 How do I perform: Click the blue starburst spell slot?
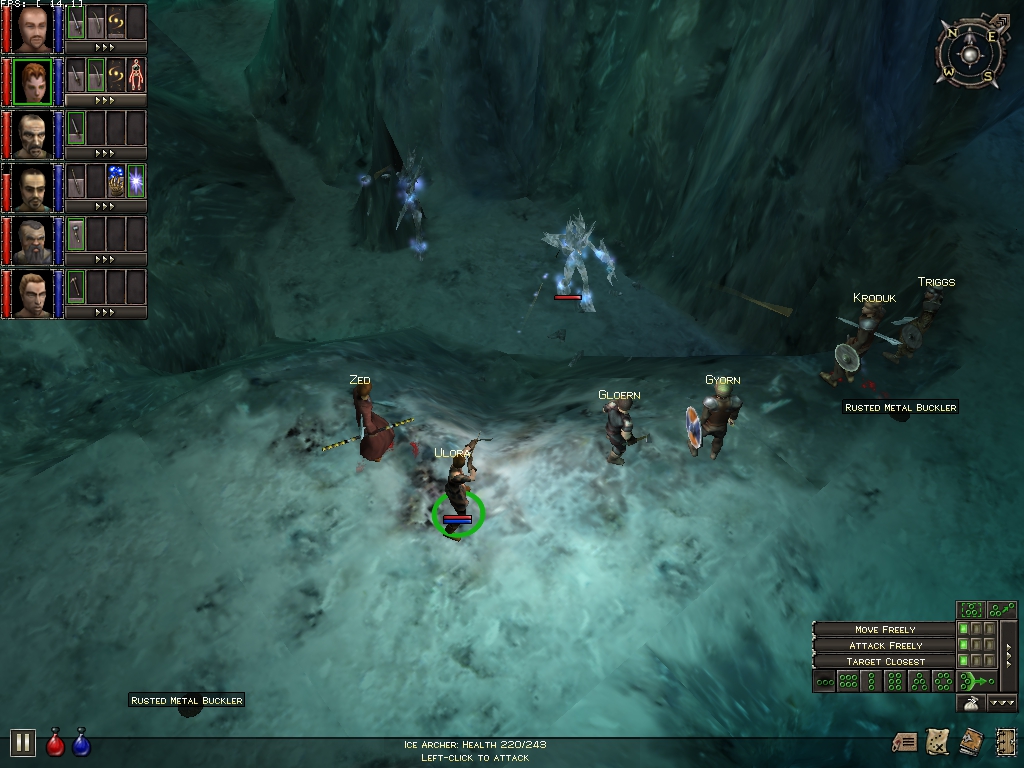pyautogui.click(x=136, y=181)
